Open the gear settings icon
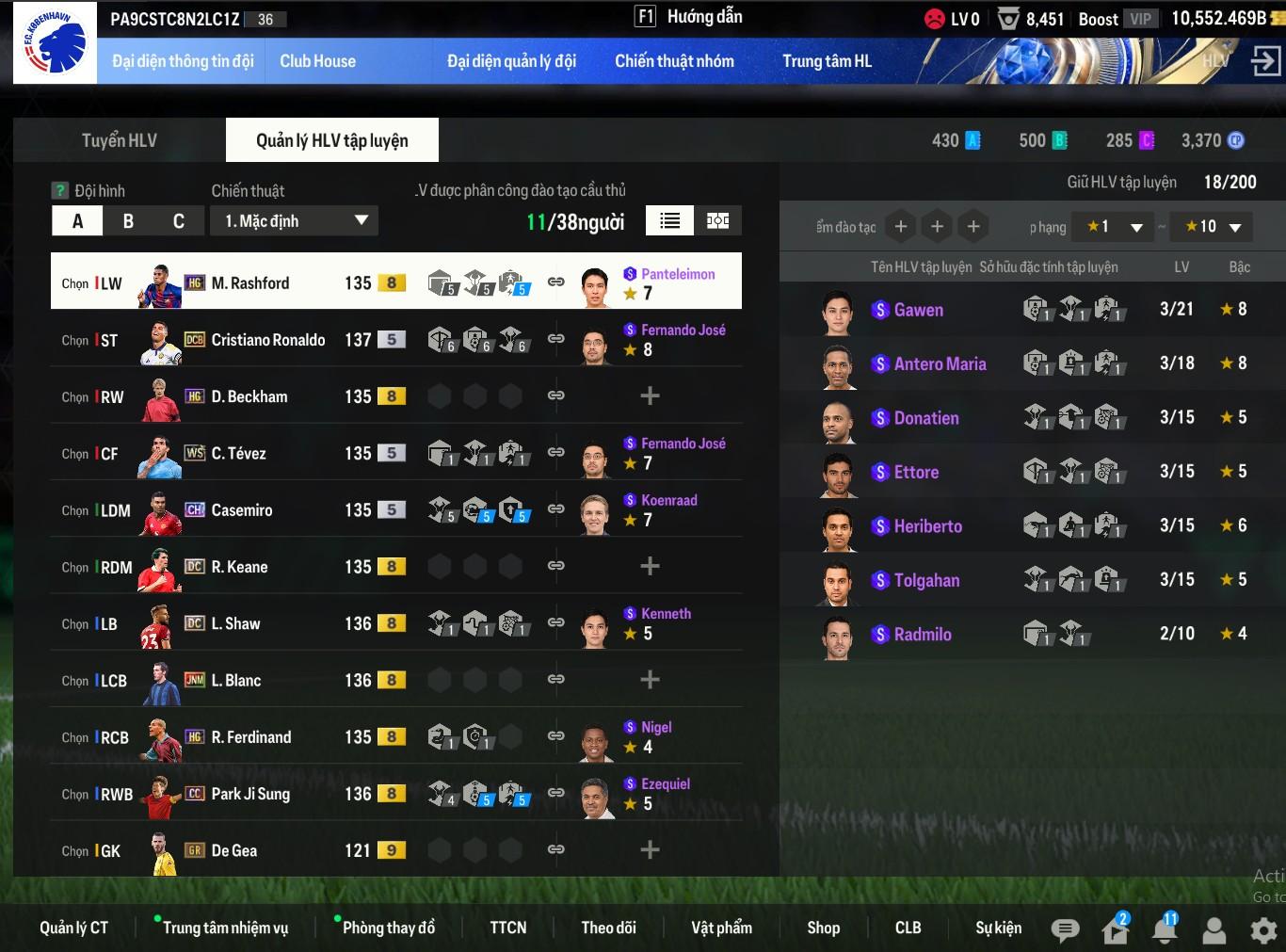 pyautogui.click(x=1263, y=930)
